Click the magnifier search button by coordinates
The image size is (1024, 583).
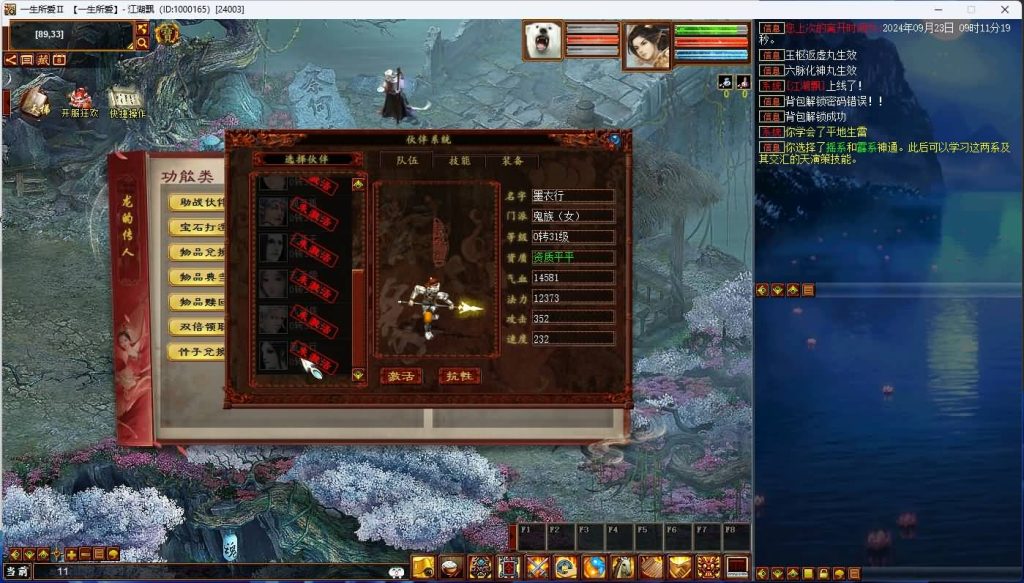(142, 43)
